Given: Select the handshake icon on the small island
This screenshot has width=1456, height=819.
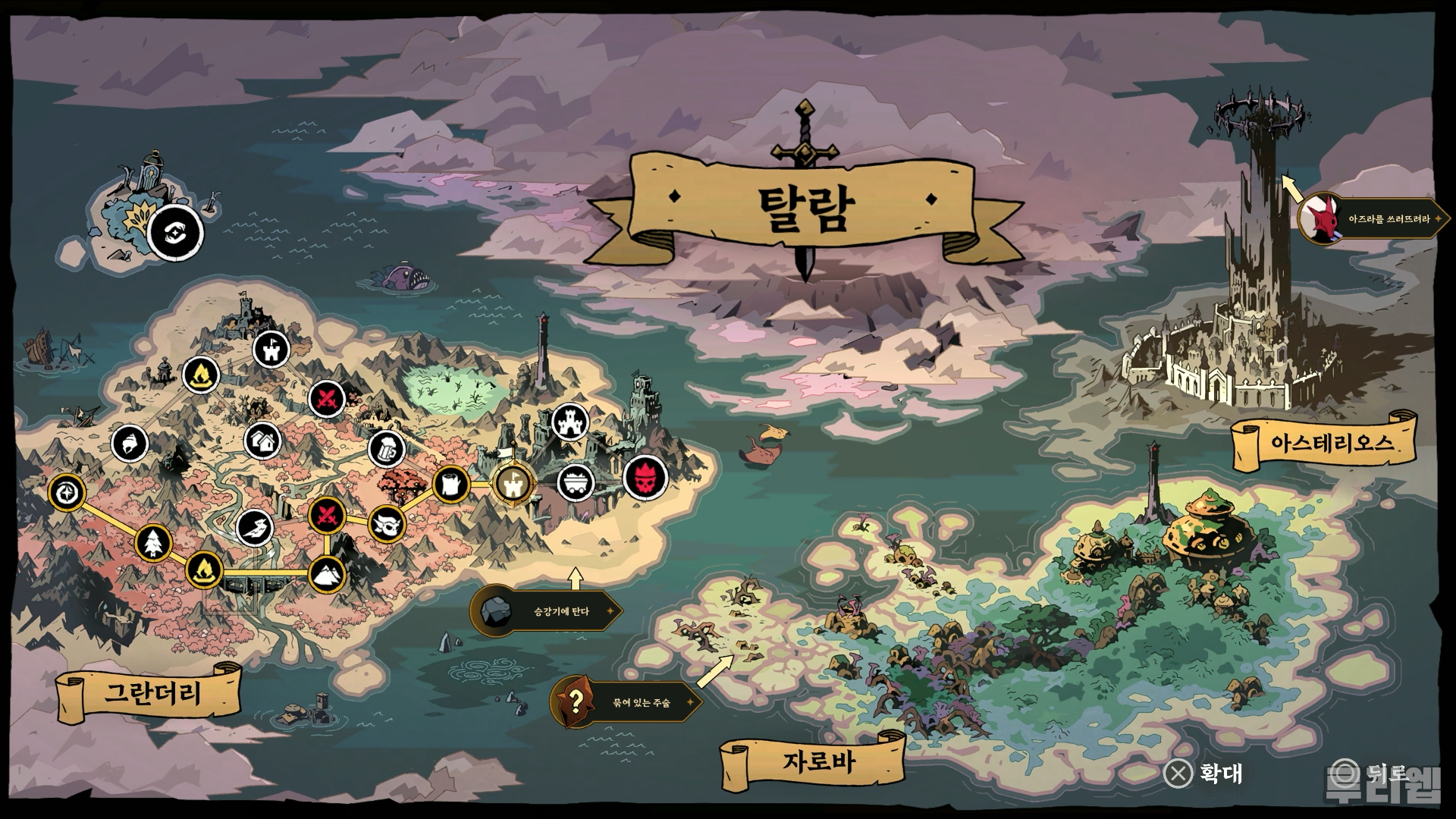Looking at the screenshot, I should point(175,232).
